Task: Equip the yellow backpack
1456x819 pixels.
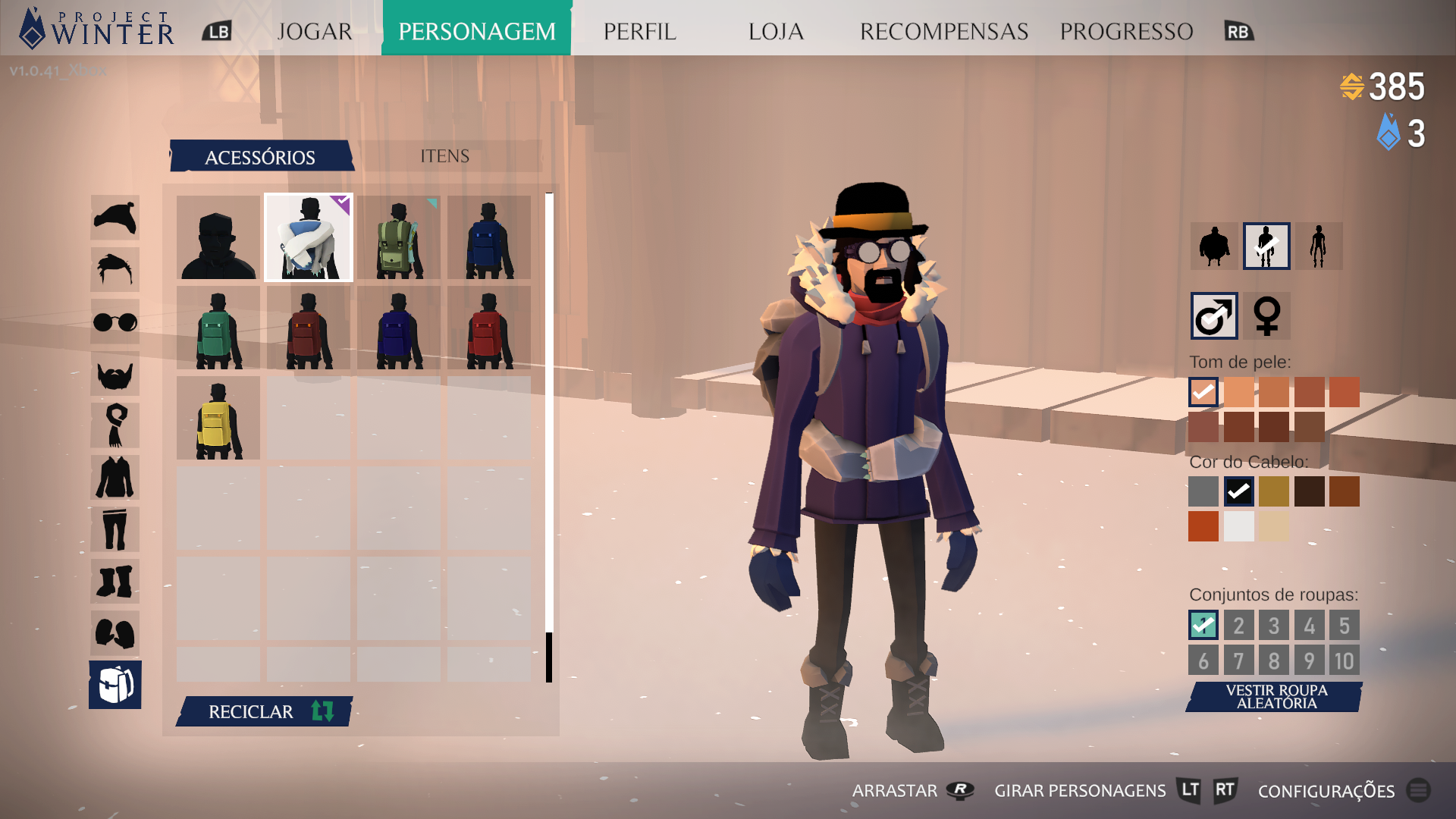Action: click(218, 418)
